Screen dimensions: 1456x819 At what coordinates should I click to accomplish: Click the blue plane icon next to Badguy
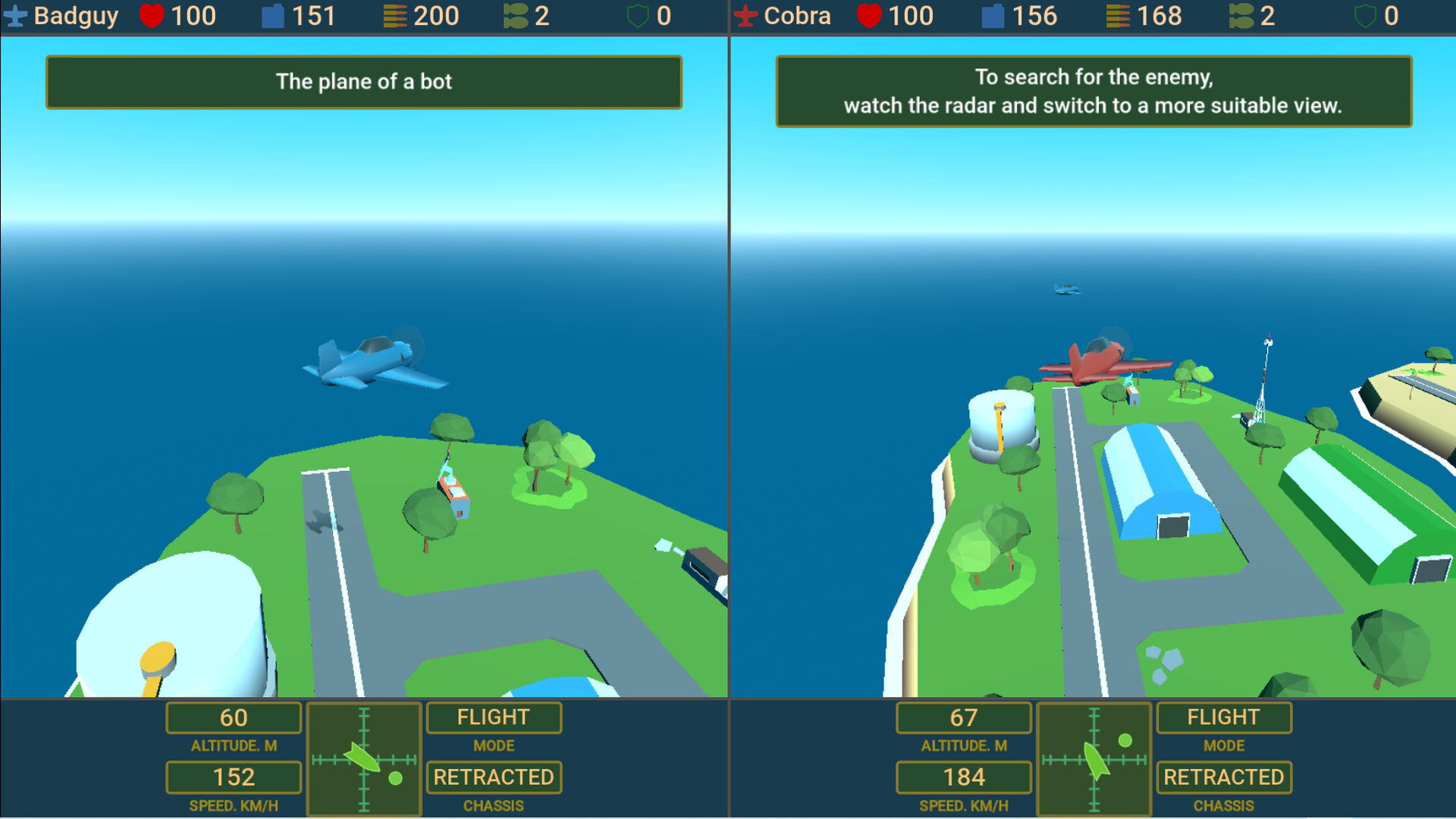point(17,15)
